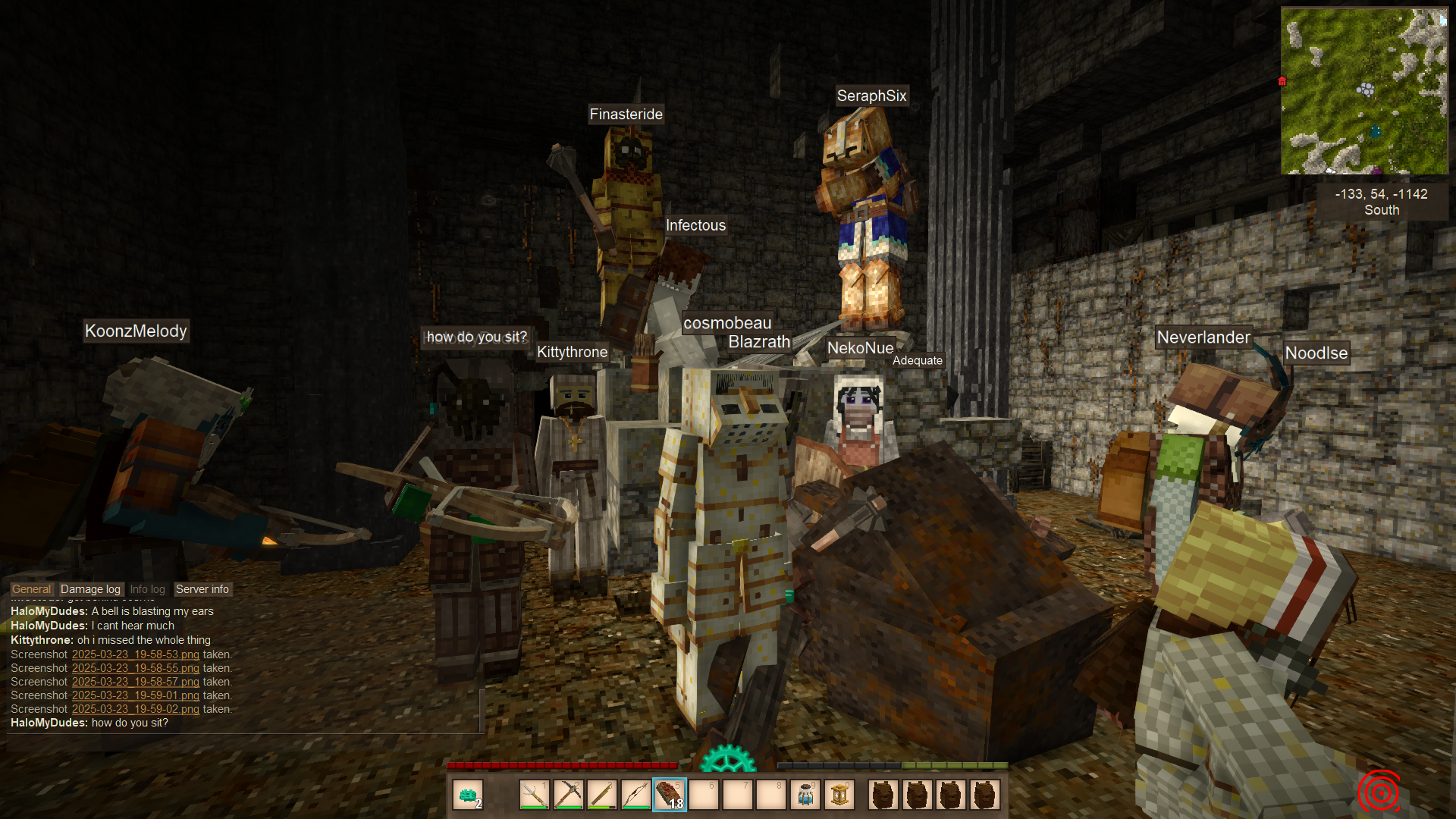Select the stack of 18 in slot 5

(x=670, y=795)
